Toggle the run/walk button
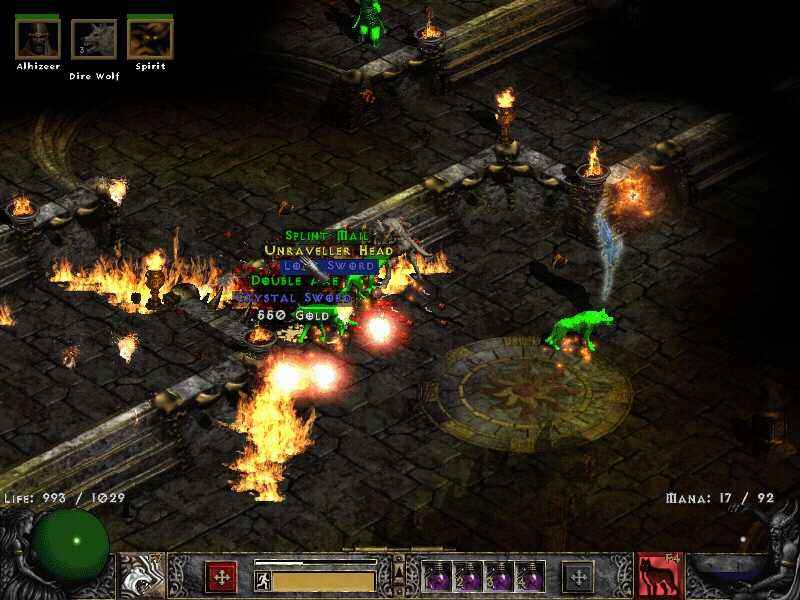 click(262, 581)
